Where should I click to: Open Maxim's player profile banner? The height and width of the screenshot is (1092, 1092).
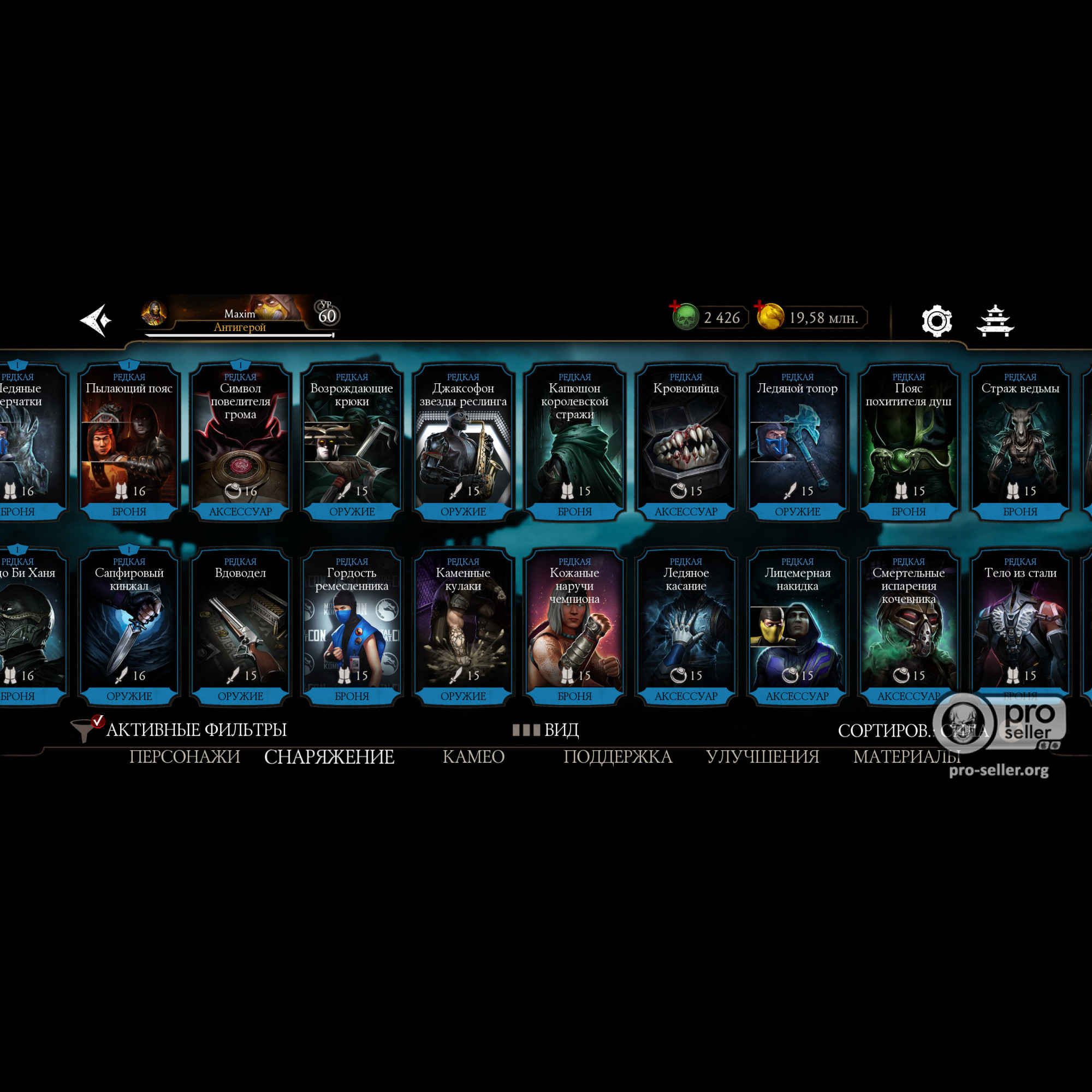tap(240, 317)
